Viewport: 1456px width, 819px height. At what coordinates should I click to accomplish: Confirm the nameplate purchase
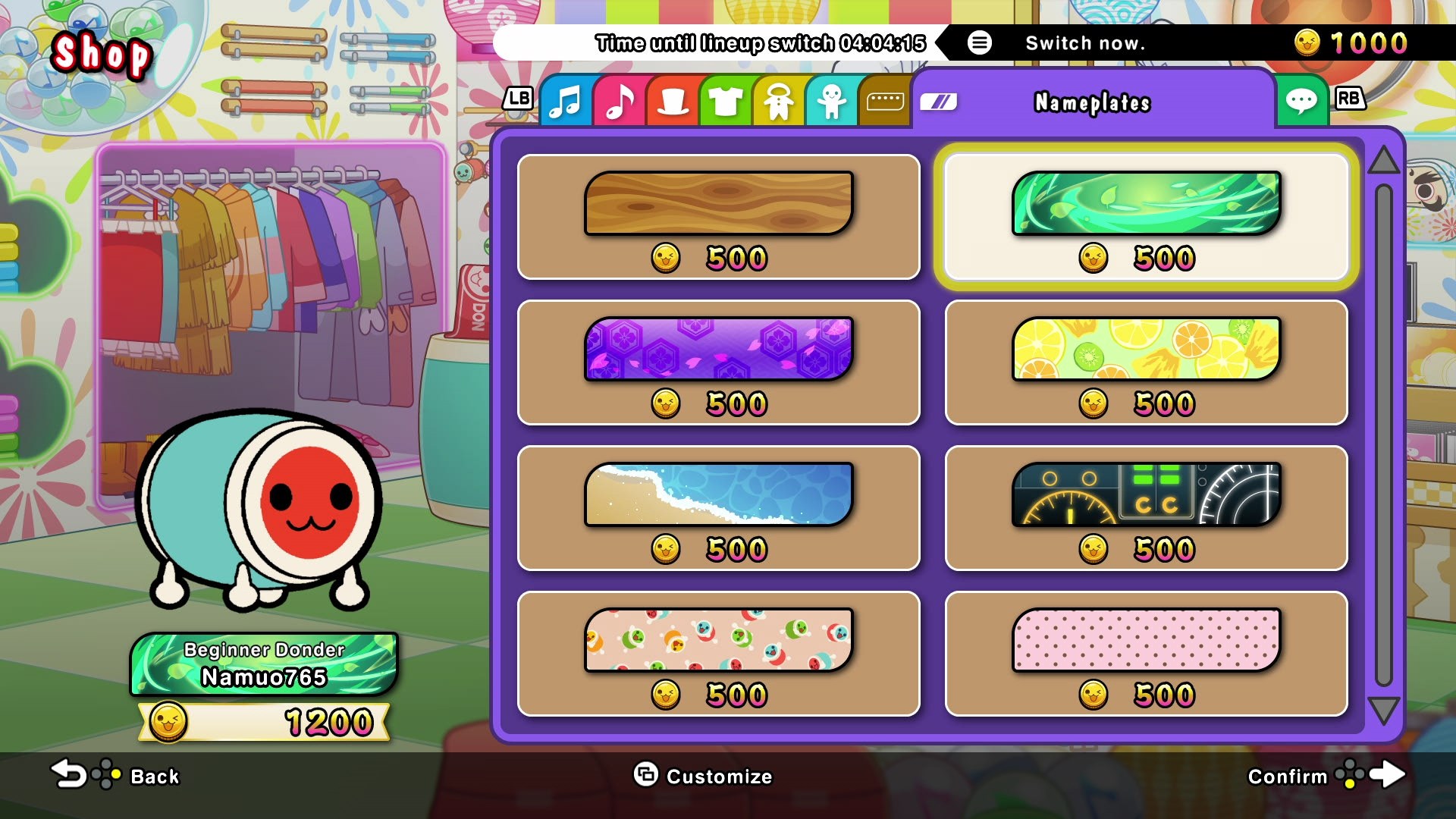click(1335, 777)
